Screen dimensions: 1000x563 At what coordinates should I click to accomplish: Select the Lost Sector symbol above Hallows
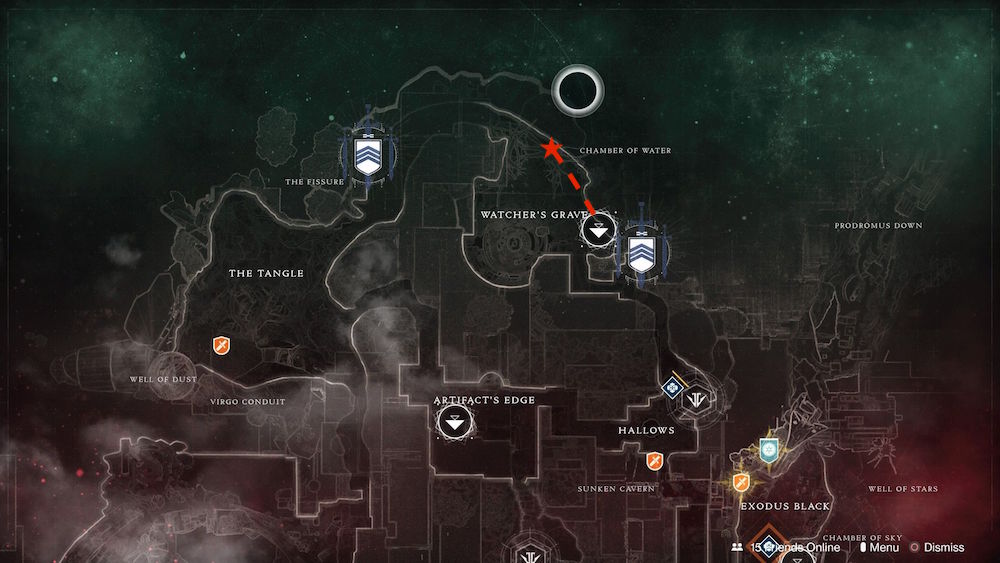click(697, 397)
